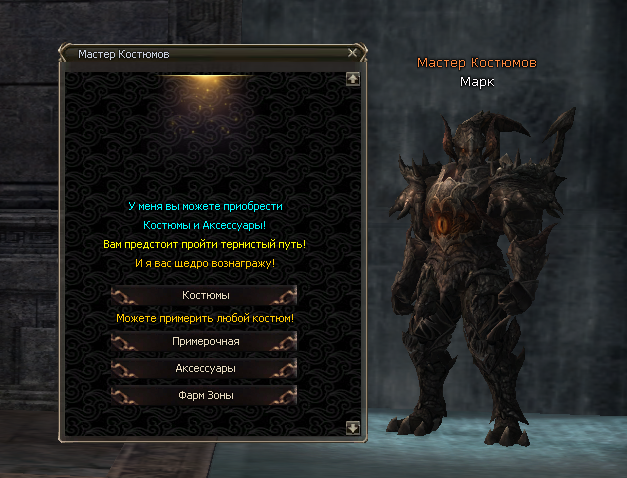Click the scroll-down arrow in the dialog

(x=352, y=427)
